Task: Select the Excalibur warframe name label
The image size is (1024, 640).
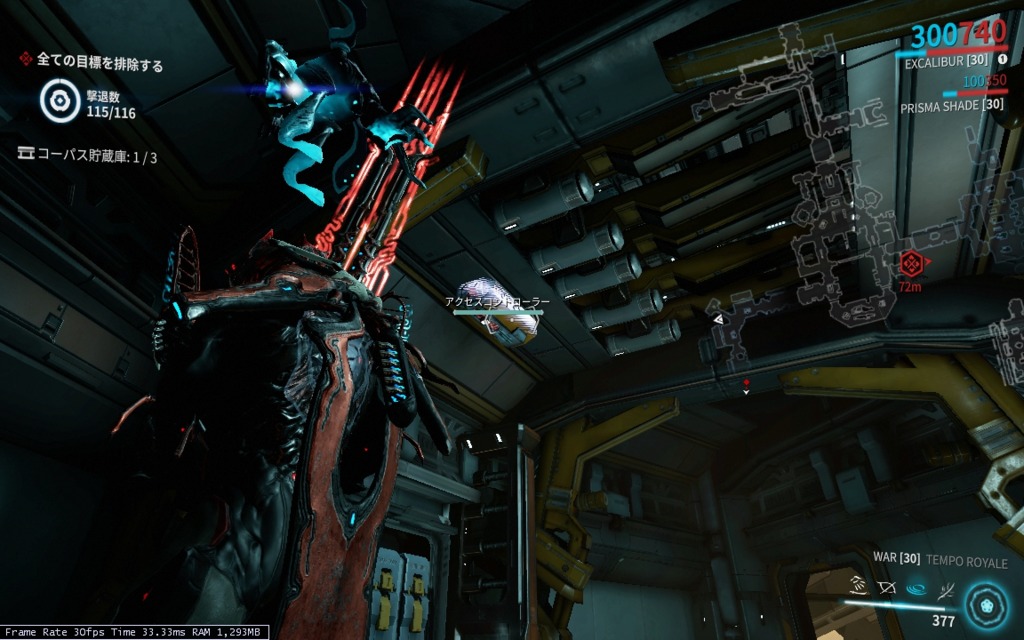Action: tap(939, 62)
